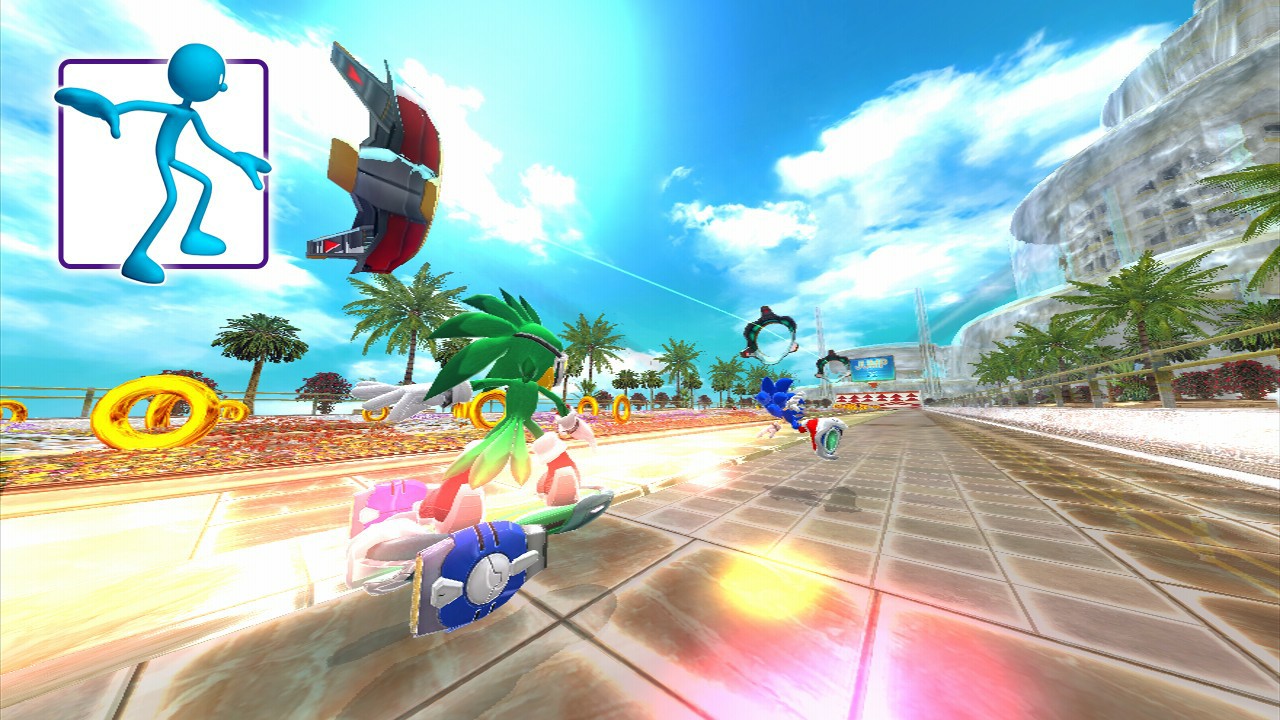Click the orange downward triangle below the billboard
The image size is (1280, 720).
point(874,384)
